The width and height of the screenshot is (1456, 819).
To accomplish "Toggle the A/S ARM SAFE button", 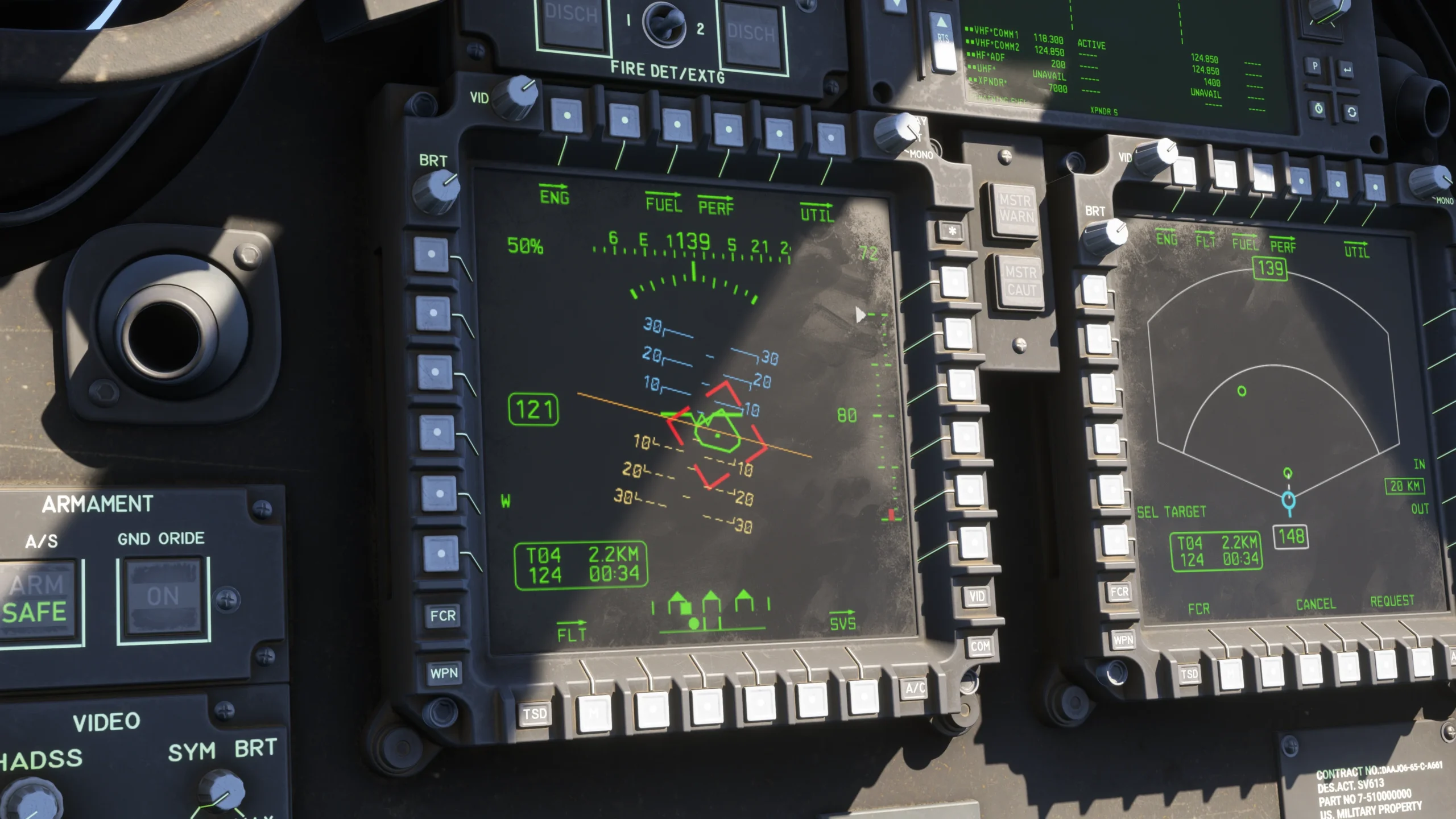I will coord(38,599).
